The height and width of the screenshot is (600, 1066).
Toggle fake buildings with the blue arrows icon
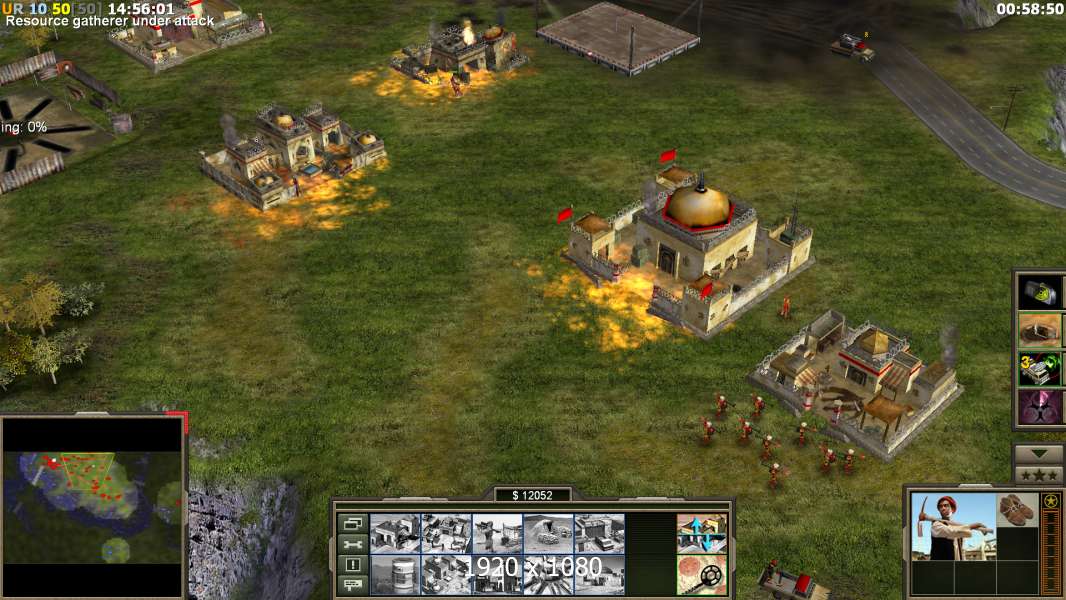click(x=701, y=533)
